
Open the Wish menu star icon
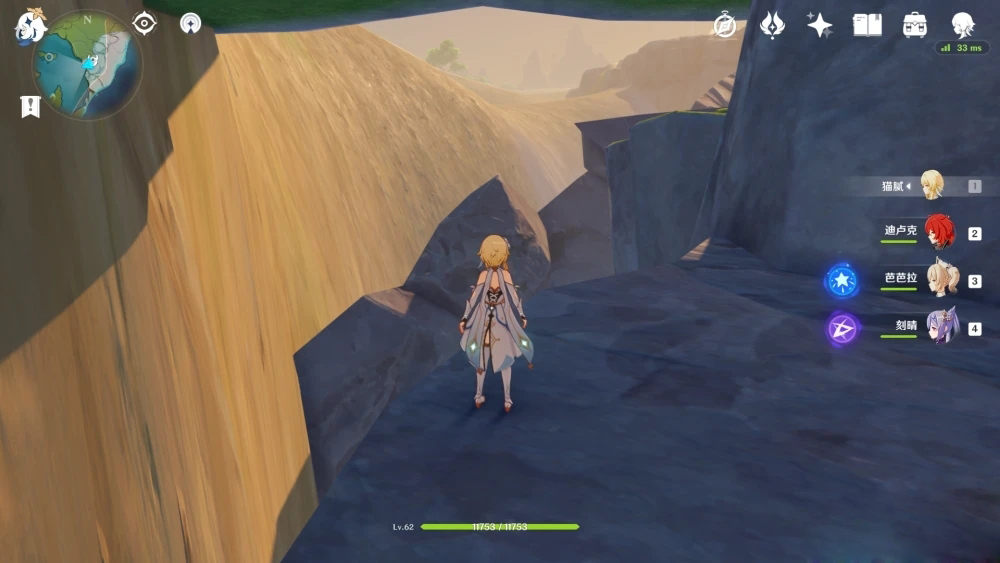point(820,25)
